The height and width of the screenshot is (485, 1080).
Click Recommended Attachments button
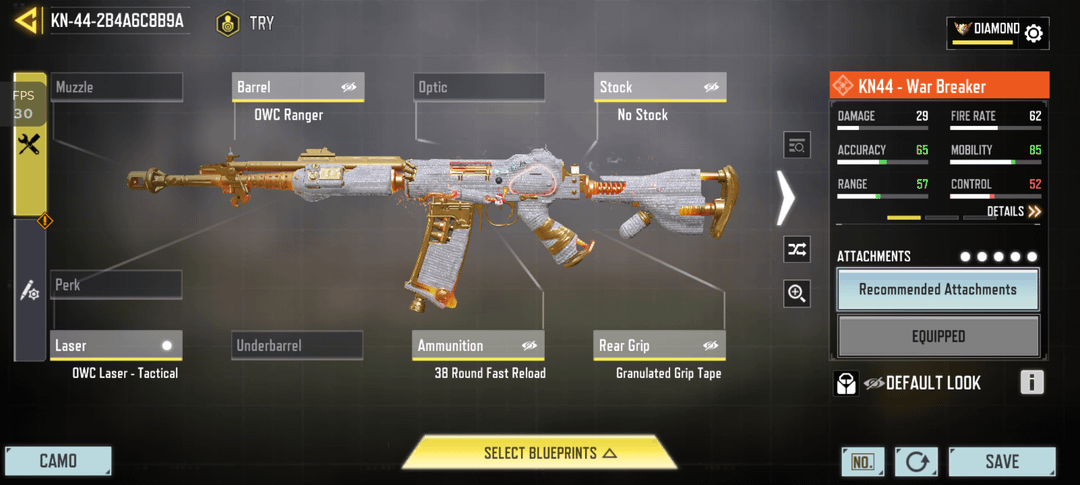point(938,290)
